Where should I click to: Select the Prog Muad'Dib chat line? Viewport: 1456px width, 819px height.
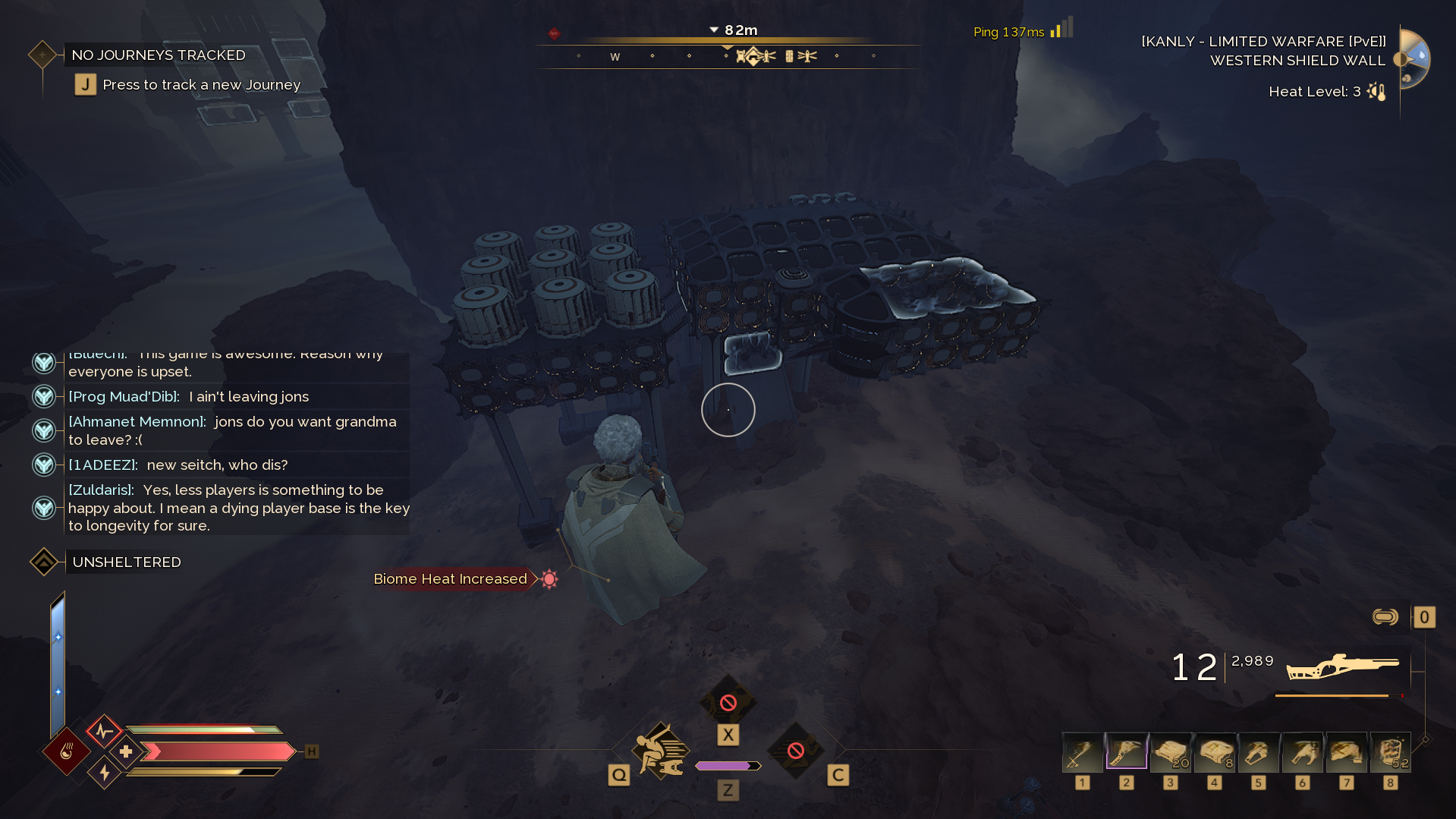(189, 396)
